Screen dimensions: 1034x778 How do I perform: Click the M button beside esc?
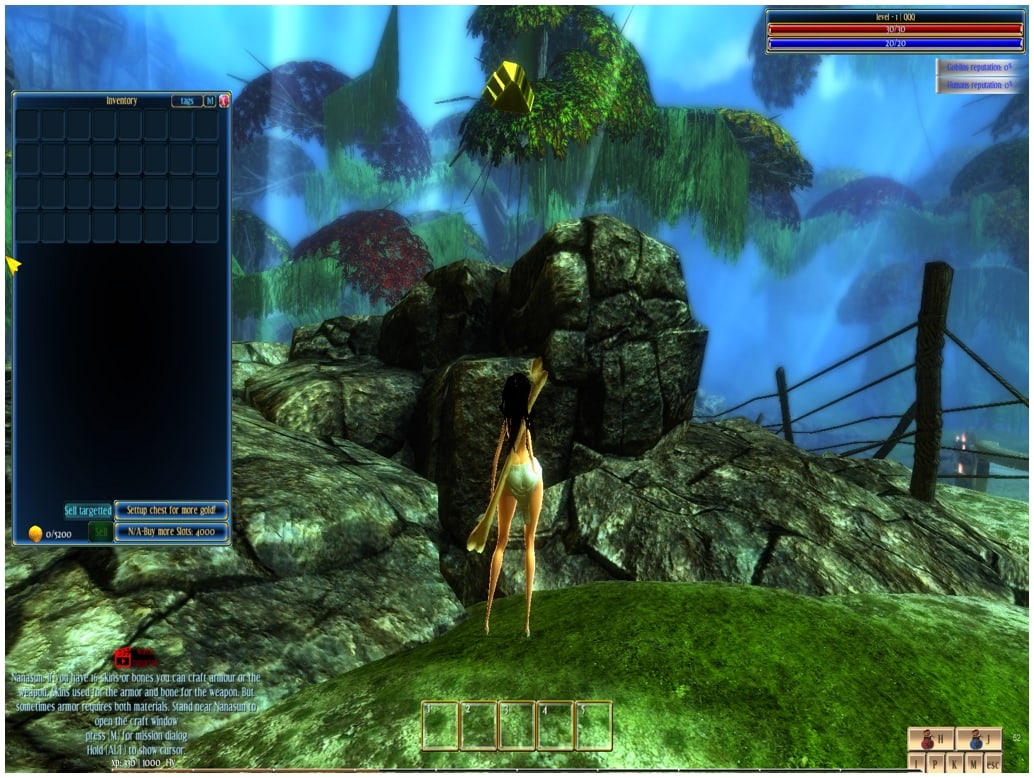(973, 764)
